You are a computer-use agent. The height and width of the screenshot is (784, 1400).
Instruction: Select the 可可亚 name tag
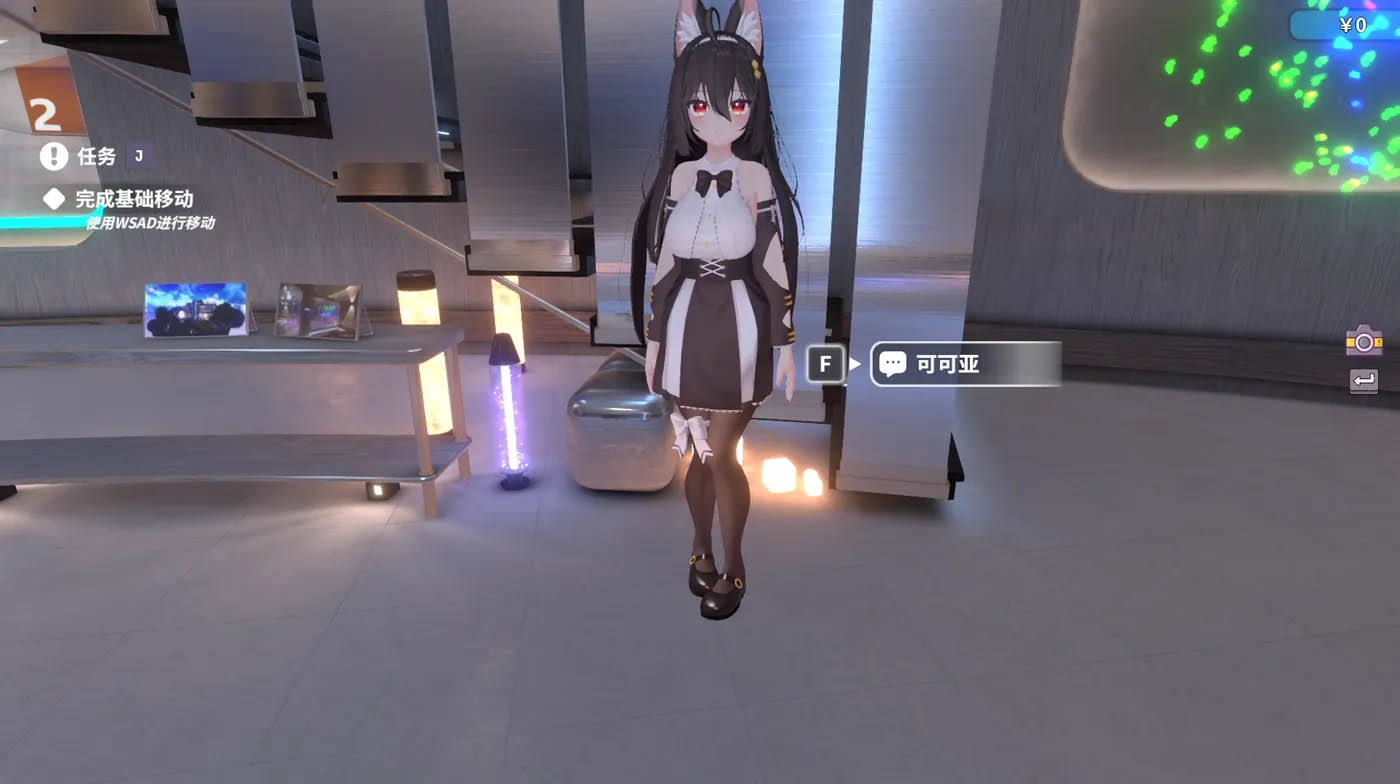tap(946, 364)
